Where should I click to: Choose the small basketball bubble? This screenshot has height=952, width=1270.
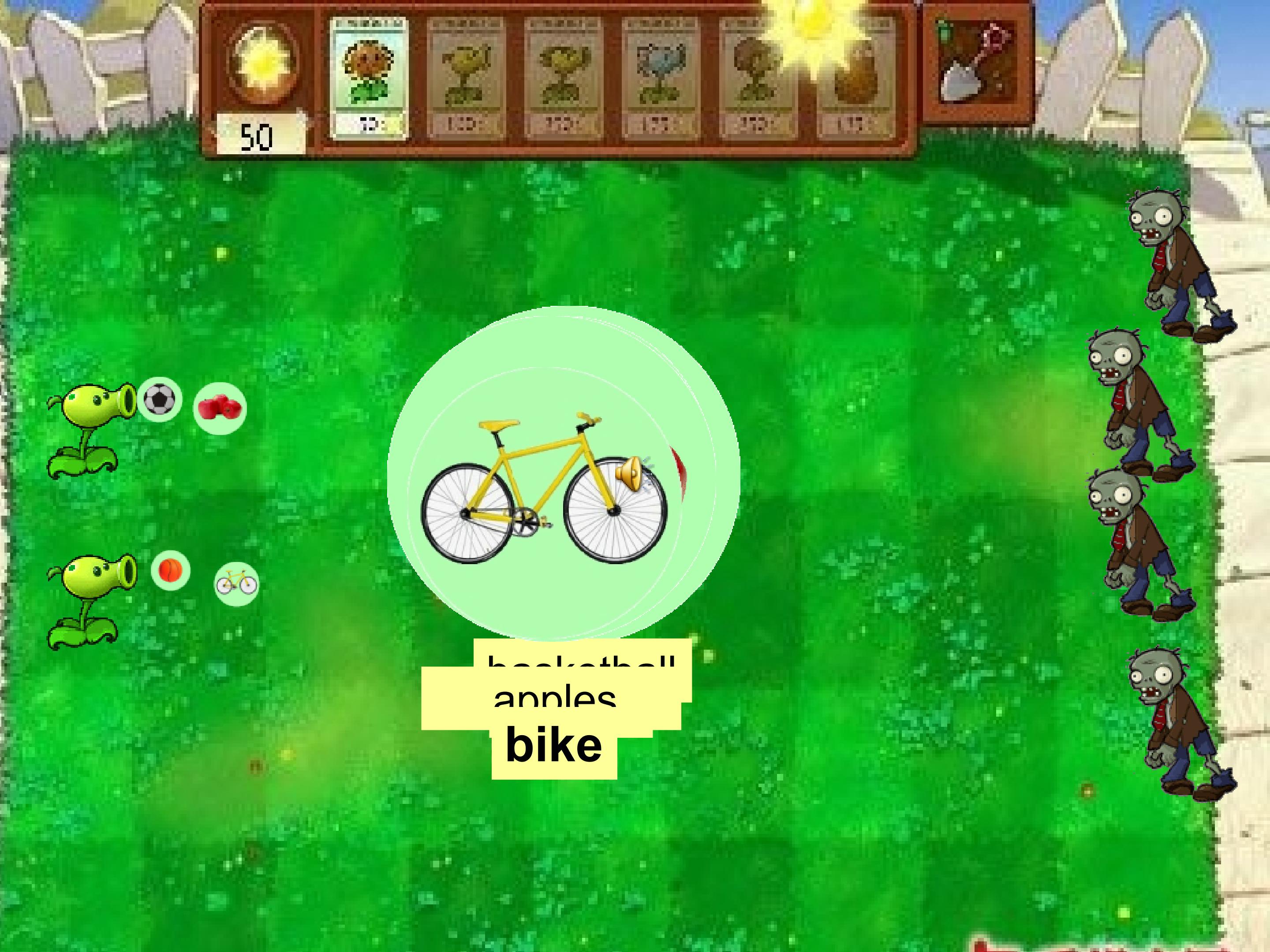171,570
